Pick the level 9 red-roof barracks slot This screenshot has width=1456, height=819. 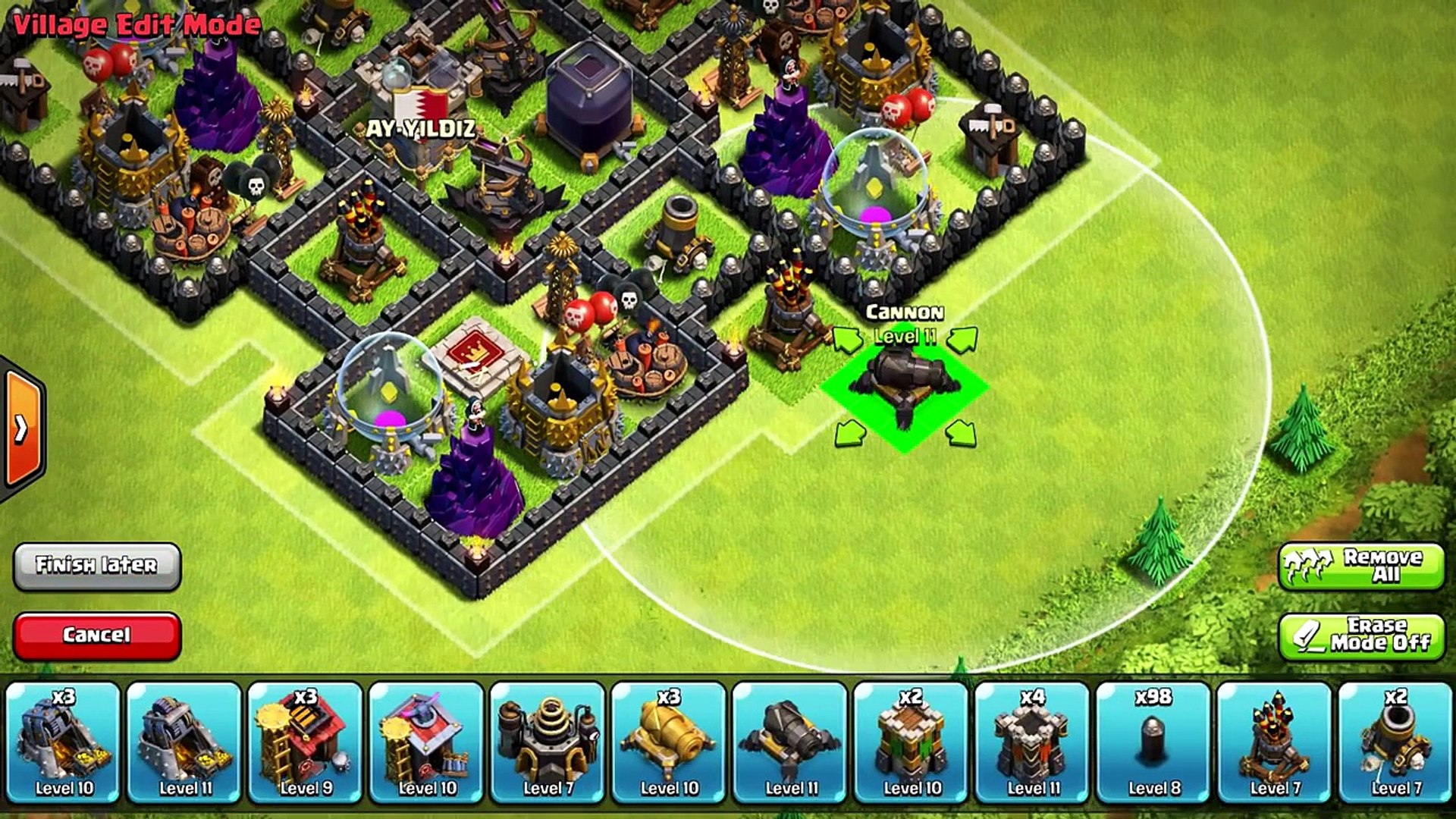[306, 742]
